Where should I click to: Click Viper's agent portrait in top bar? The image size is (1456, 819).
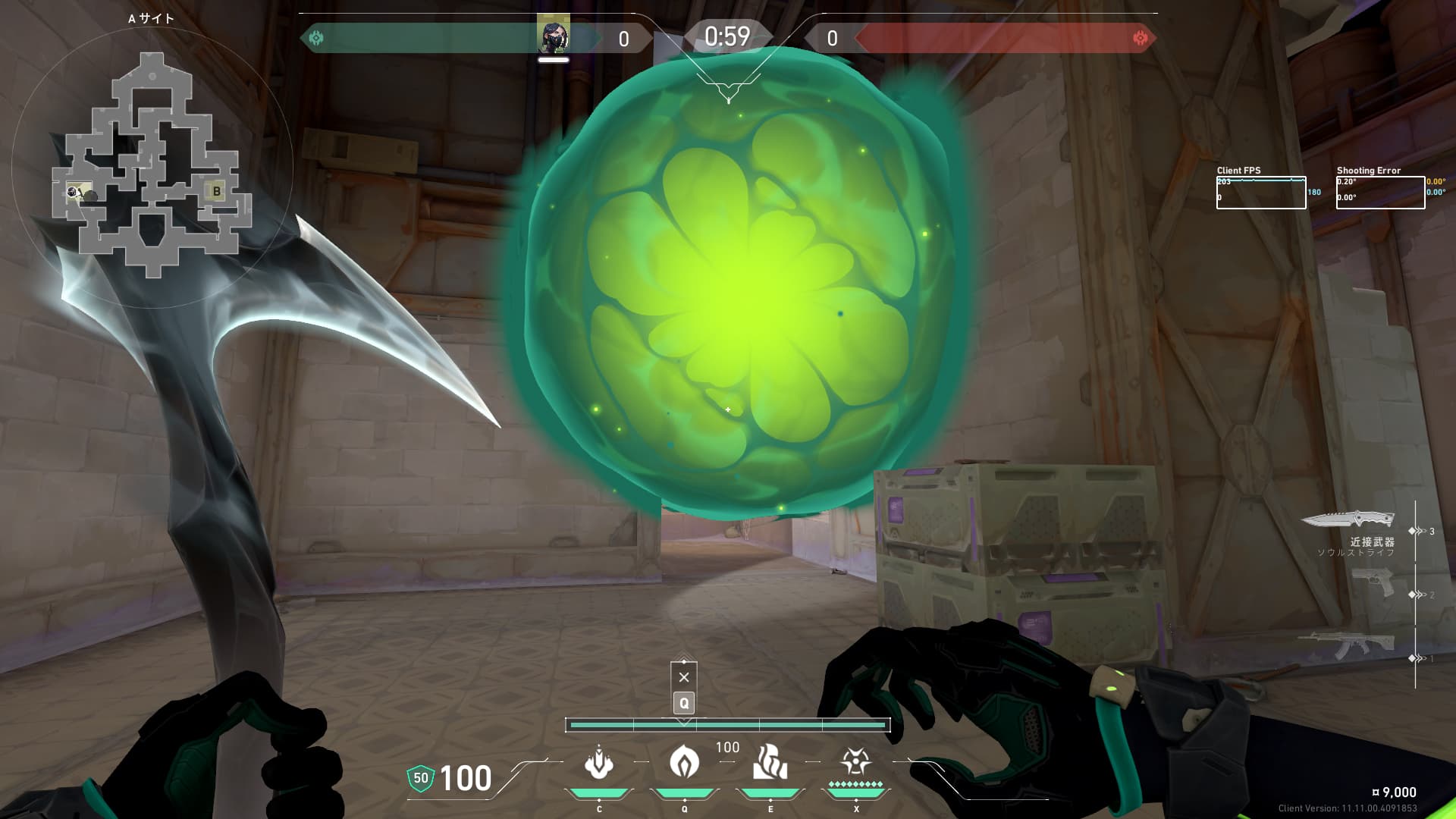pyautogui.click(x=554, y=36)
